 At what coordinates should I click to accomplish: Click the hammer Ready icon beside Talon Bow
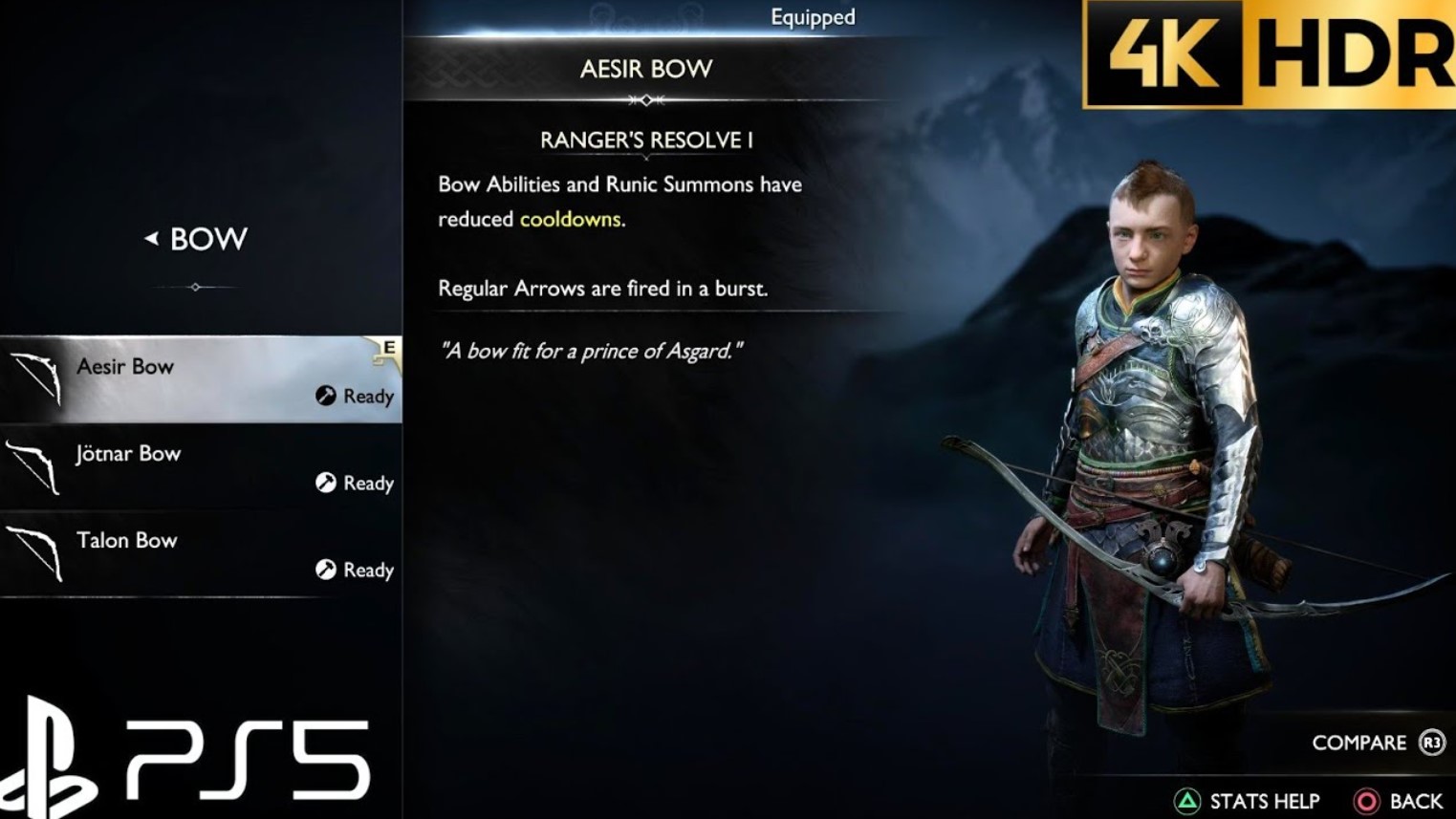325,570
